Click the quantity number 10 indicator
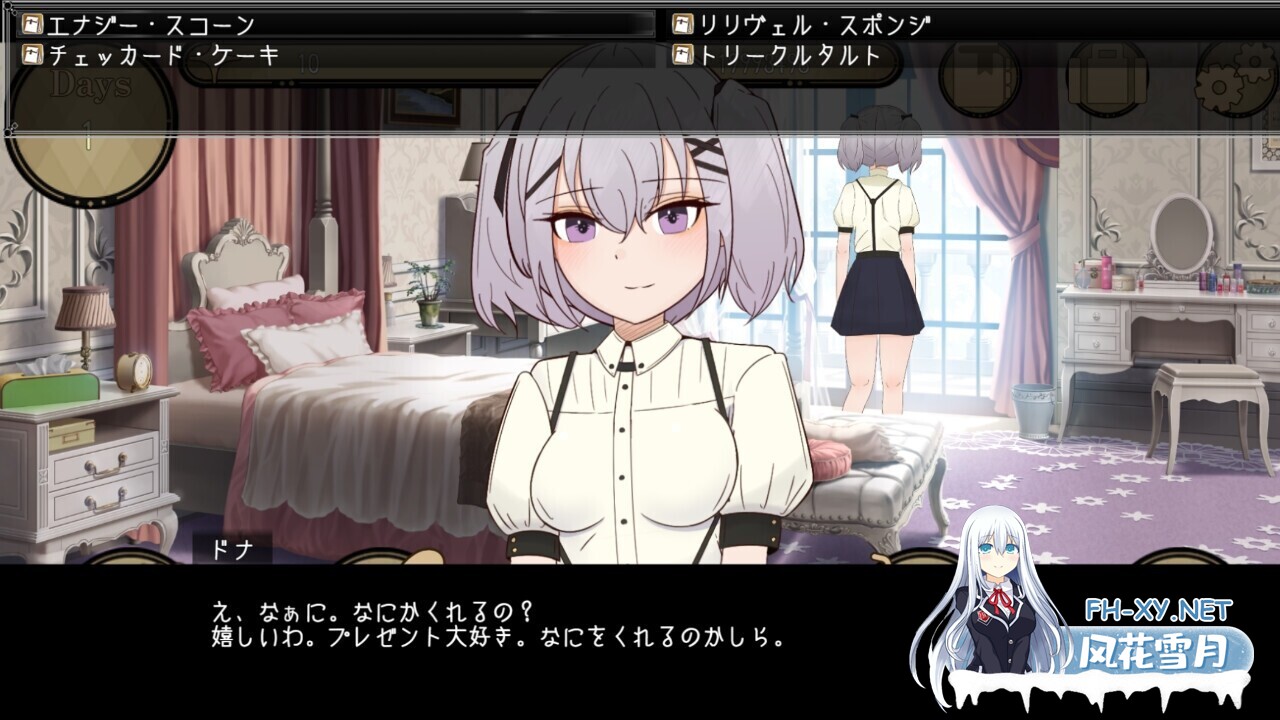The image size is (1280, 720). point(307,60)
